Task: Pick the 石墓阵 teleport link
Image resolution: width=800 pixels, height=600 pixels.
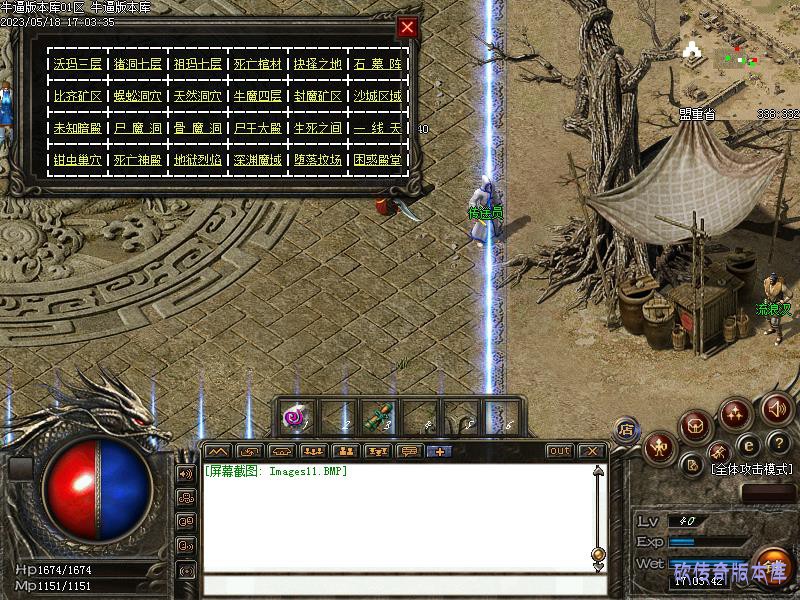Action: pyautogui.click(x=377, y=64)
